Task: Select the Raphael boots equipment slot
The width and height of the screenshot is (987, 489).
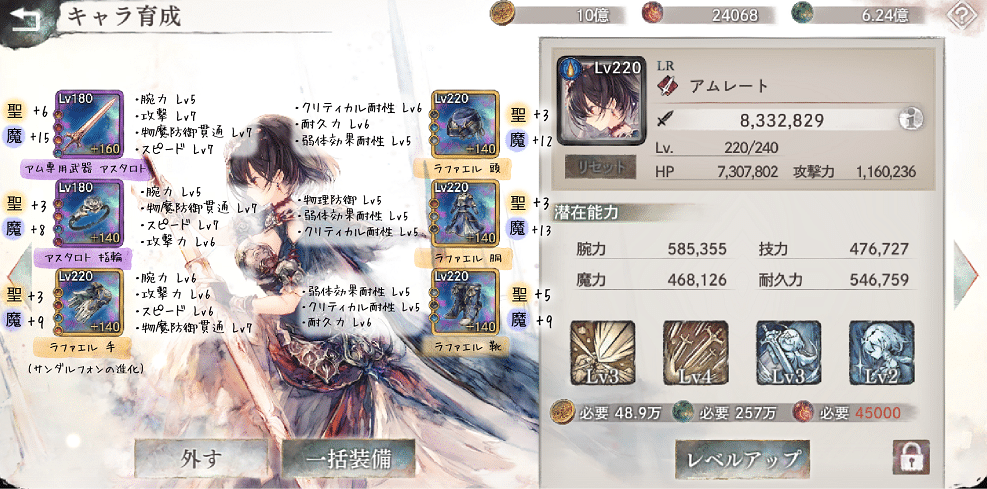Action: point(464,301)
